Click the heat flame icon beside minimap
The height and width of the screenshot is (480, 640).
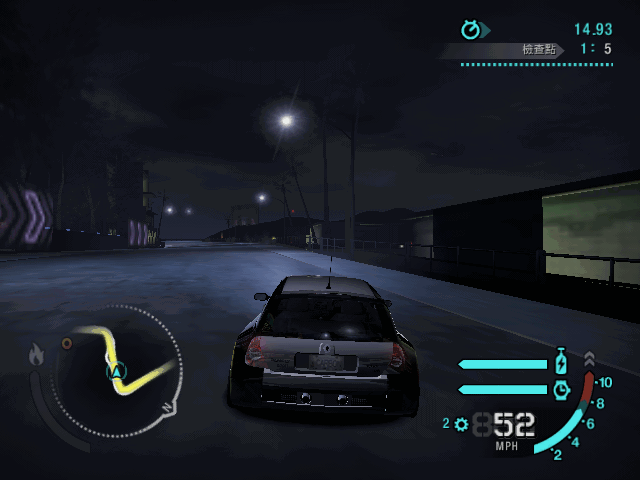[37, 354]
